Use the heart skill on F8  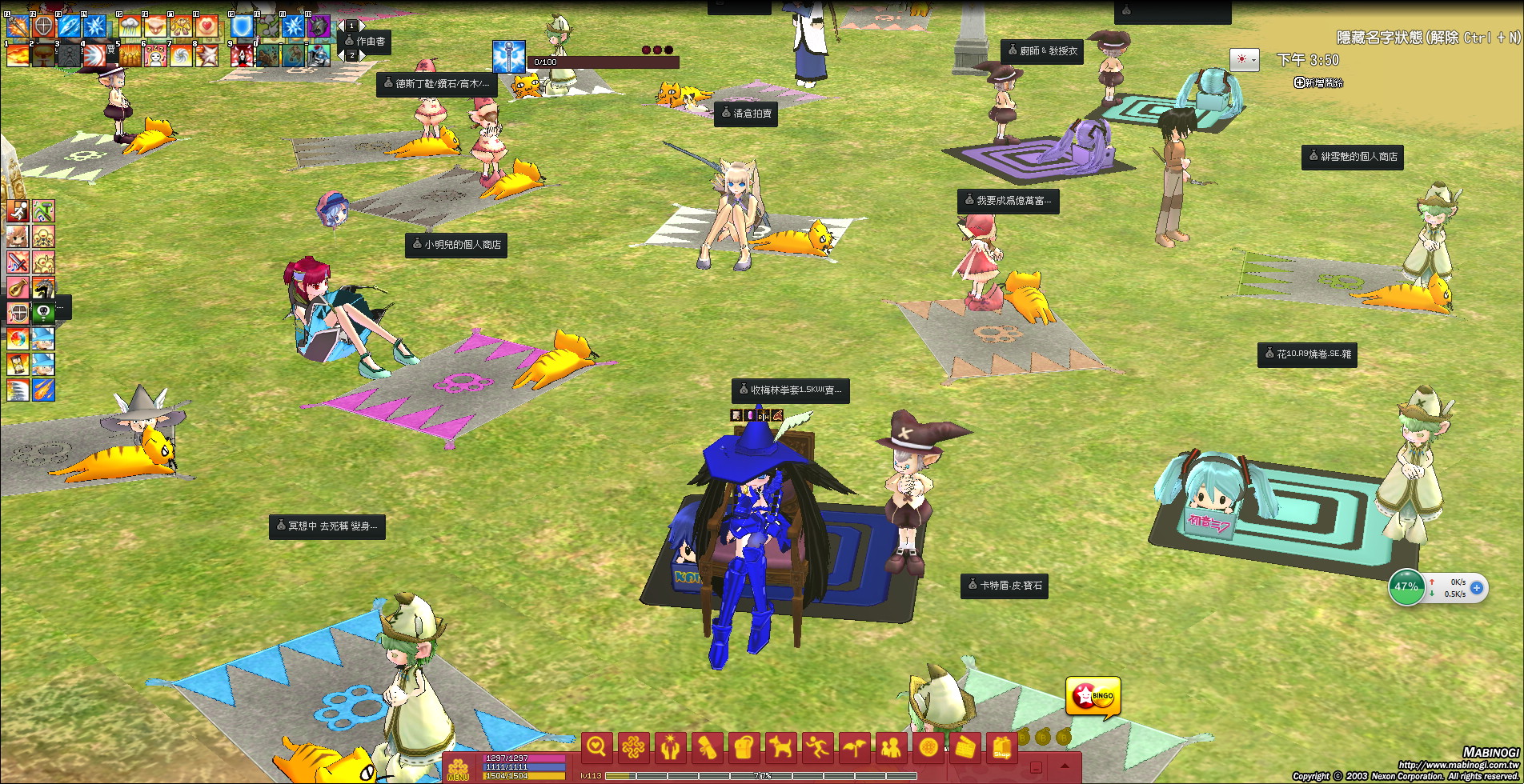(207, 26)
